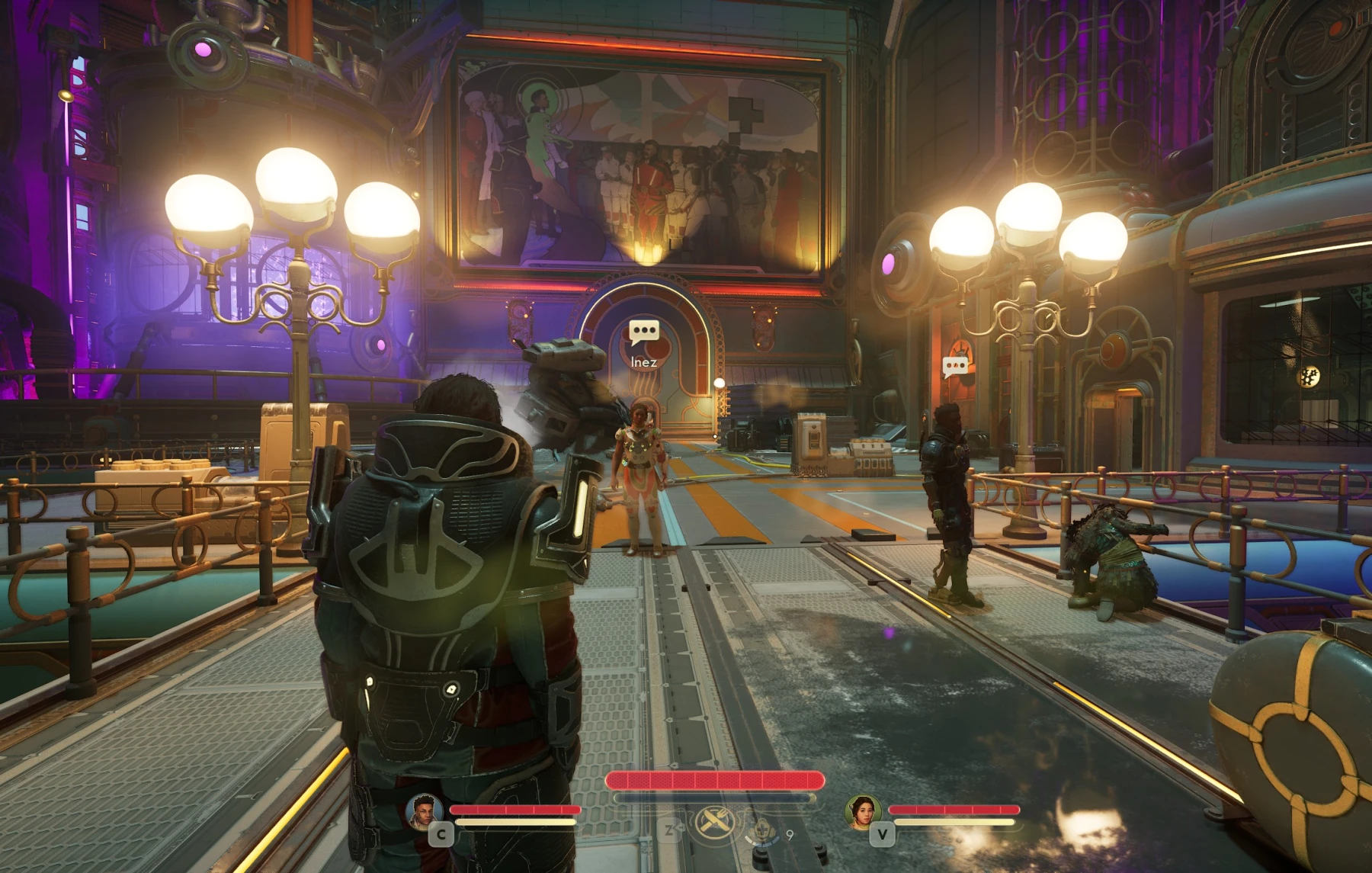Select the female companion portrait

[x=862, y=810]
